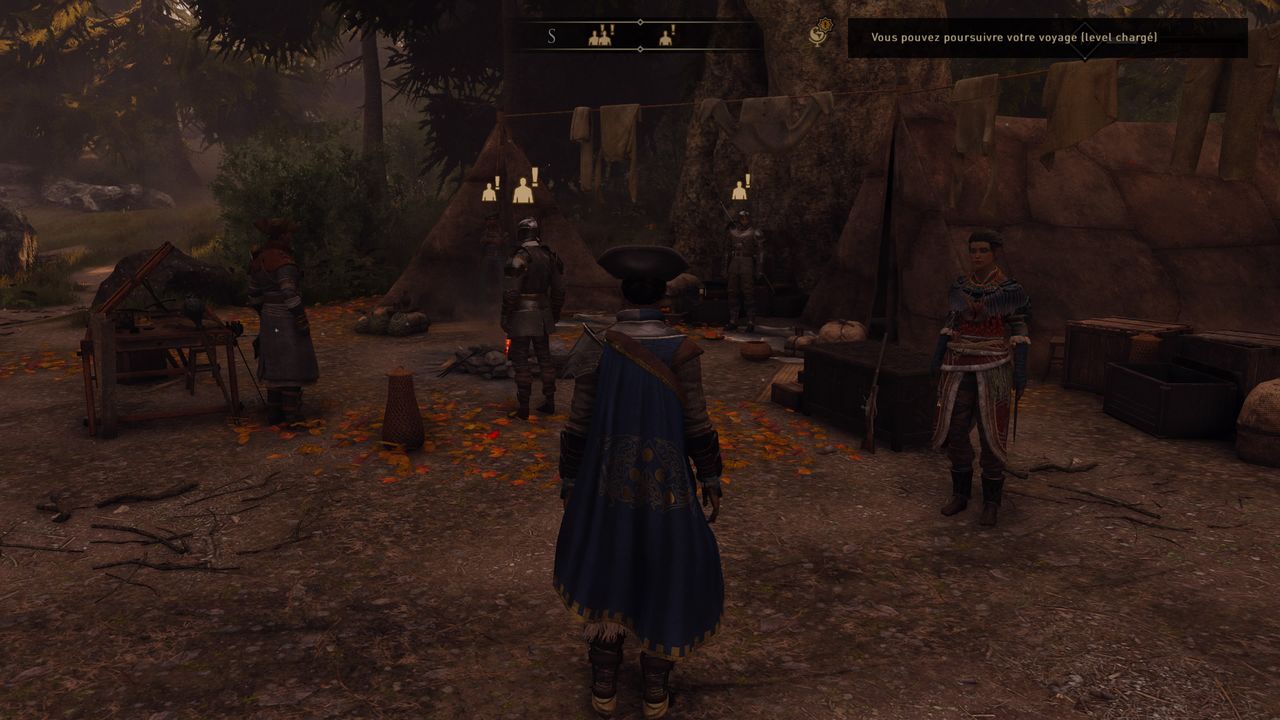This screenshot has width=1280, height=720.
Task: Select the floating marker above the guard beside the tree
Action: tap(740, 188)
